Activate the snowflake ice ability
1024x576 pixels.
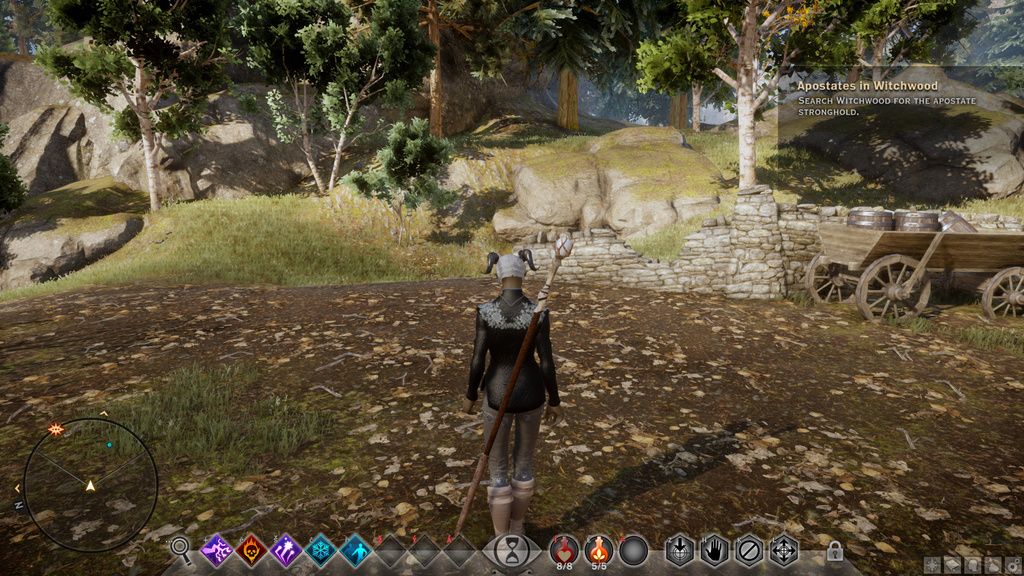(320, 550)
